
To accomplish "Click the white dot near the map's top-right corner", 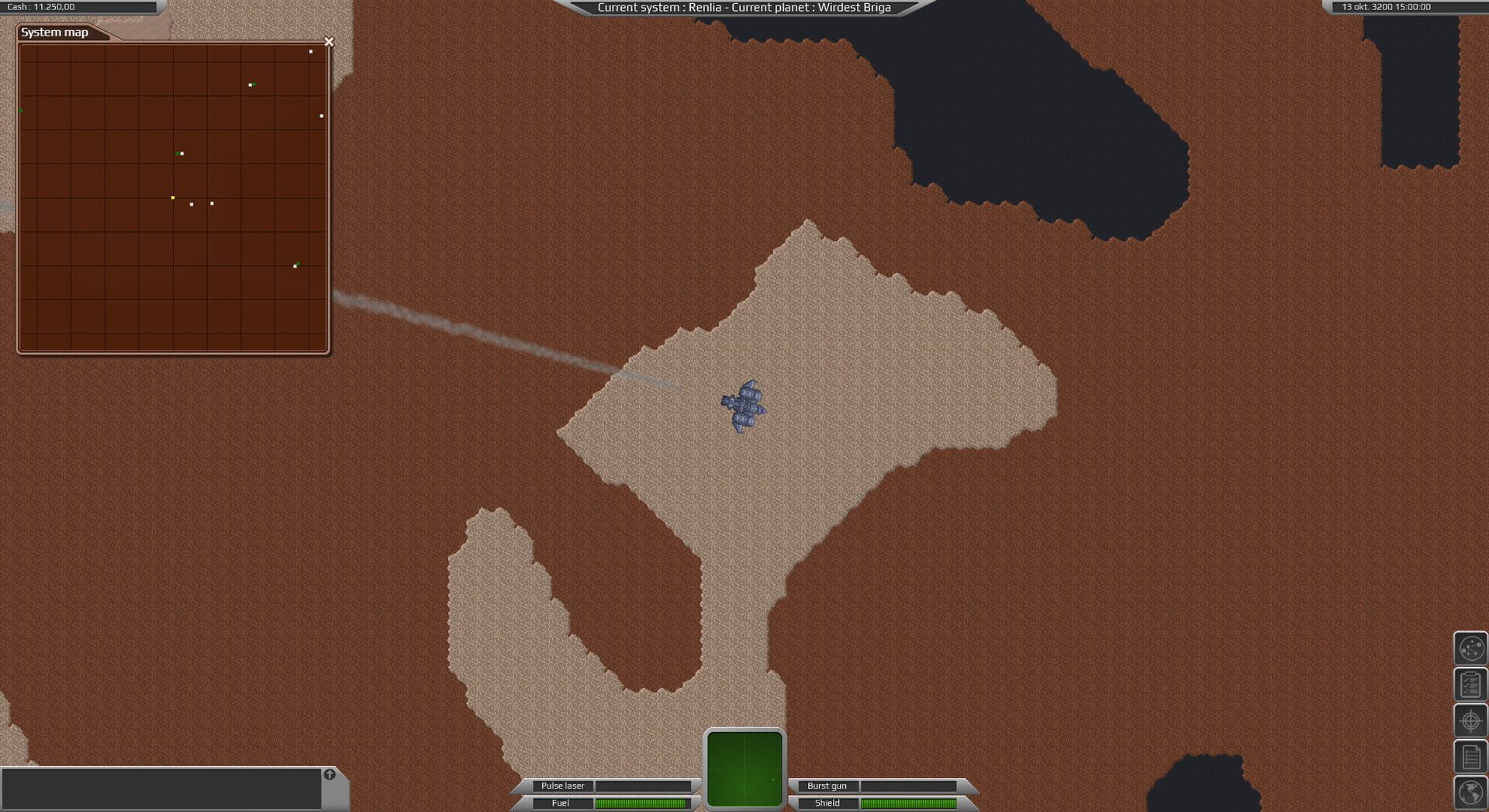I will click(311, 52).
